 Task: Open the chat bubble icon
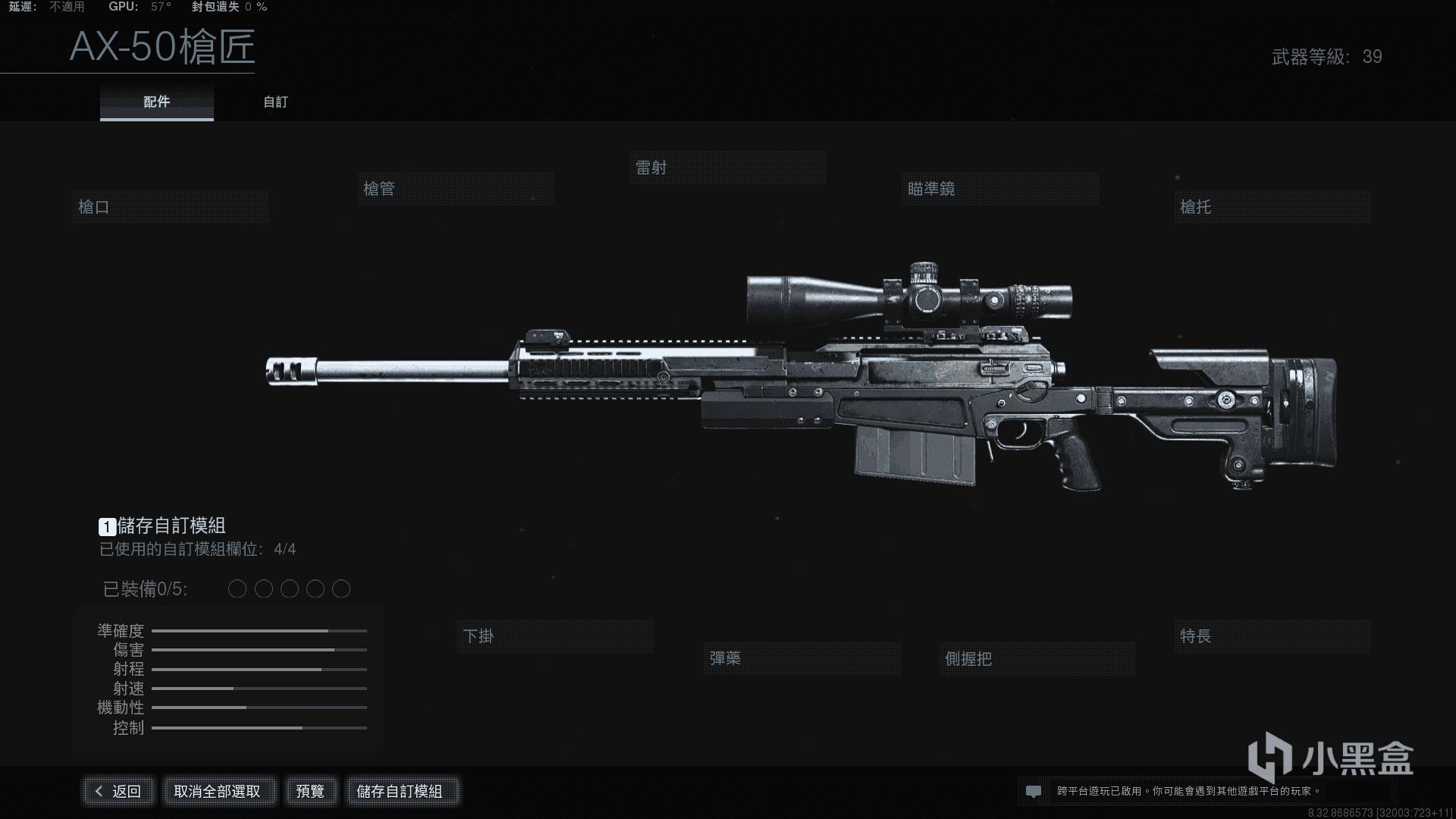[x=1033, y=791]
